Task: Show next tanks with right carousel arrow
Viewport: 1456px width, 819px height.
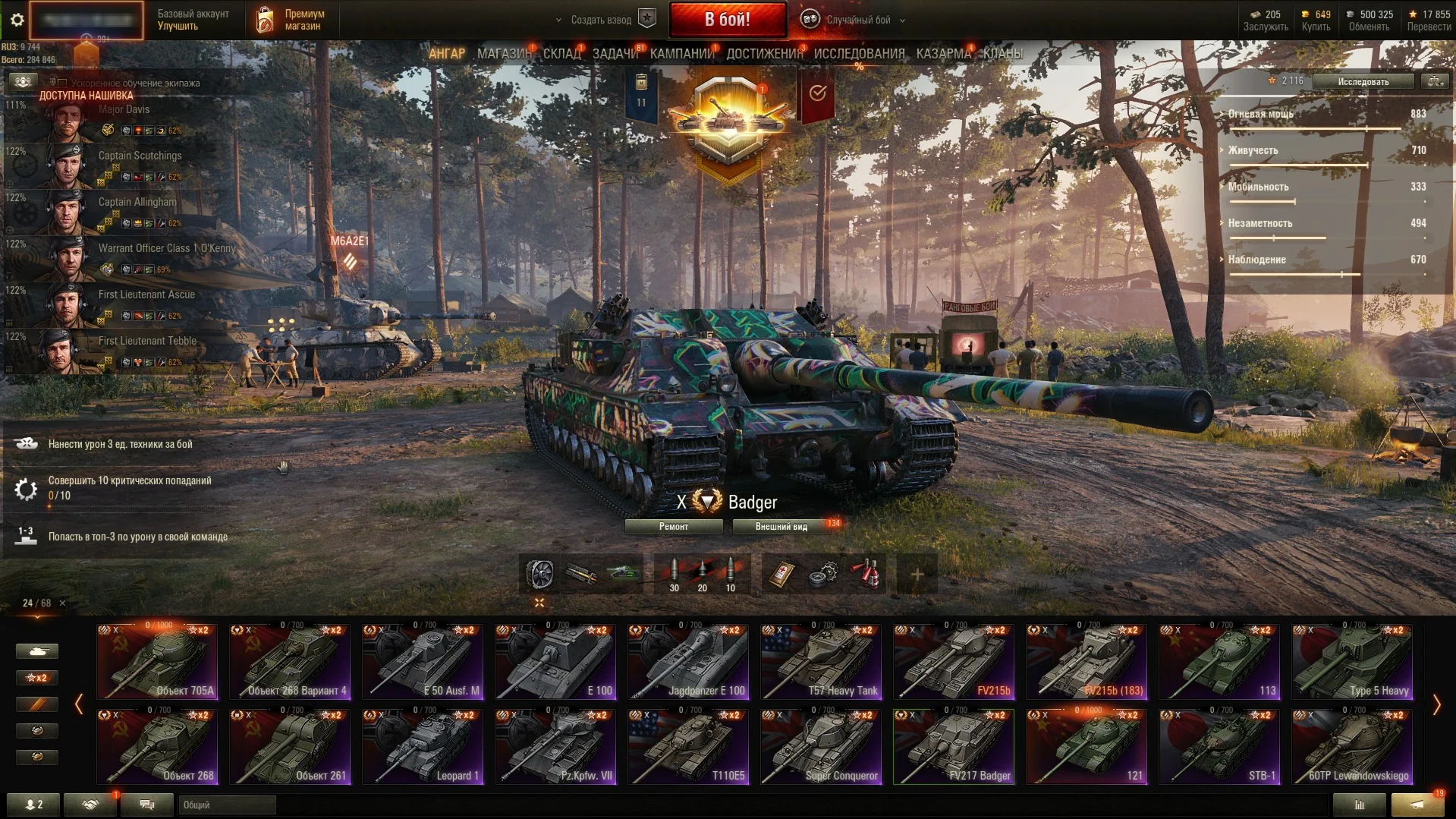Action: pos(1436,705)
